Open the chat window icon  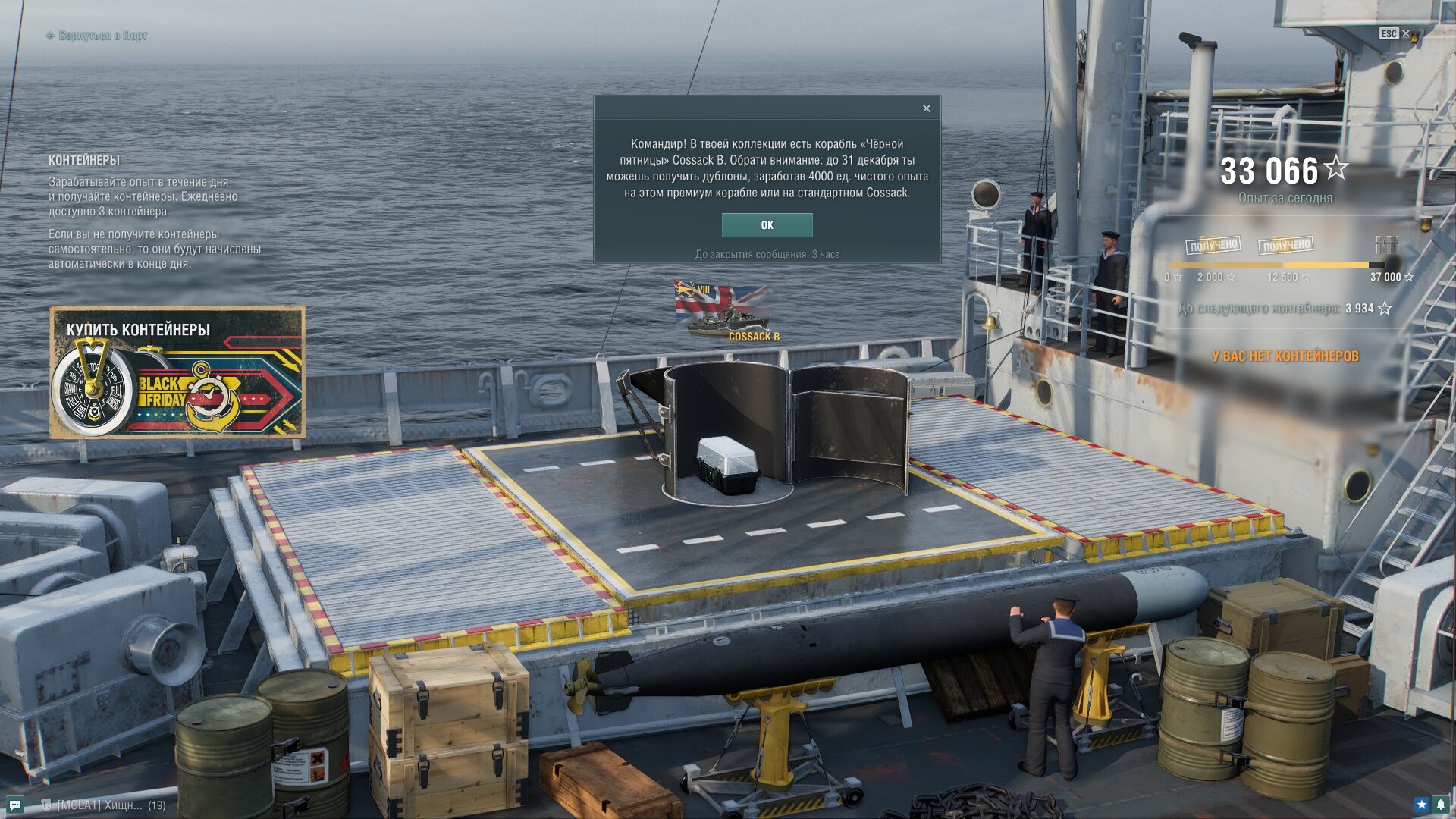tap(14, 805)
